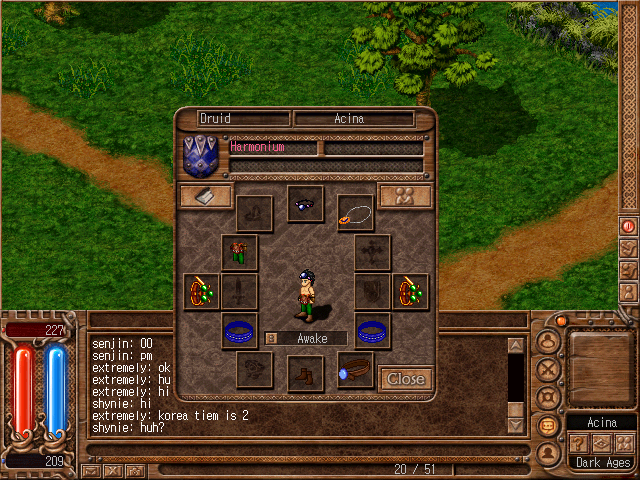
Task: Select the equipped necklace slot
Action: point(355,212)
